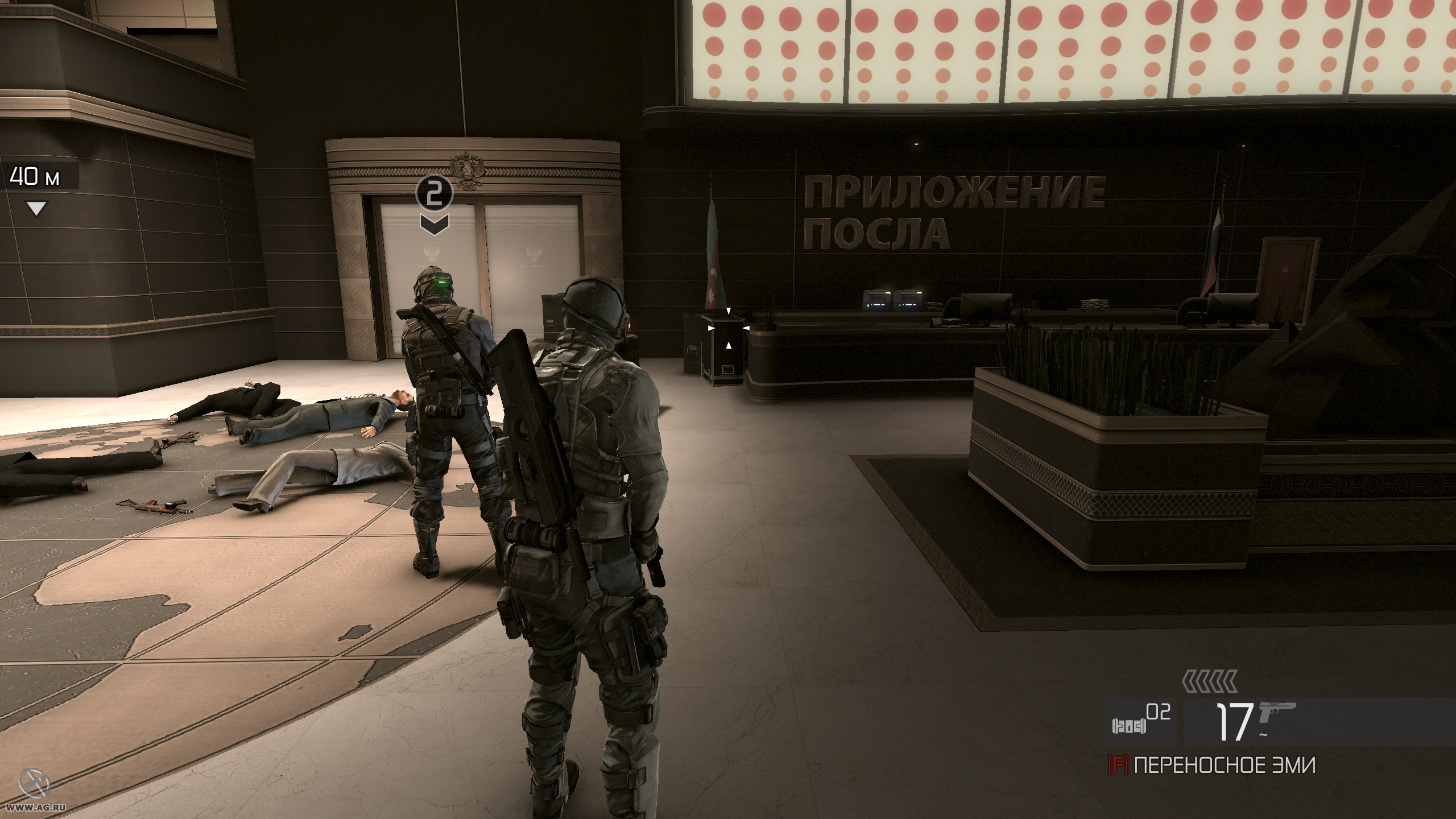Toggle the right arrow marker on the black case

click(746, 328)
